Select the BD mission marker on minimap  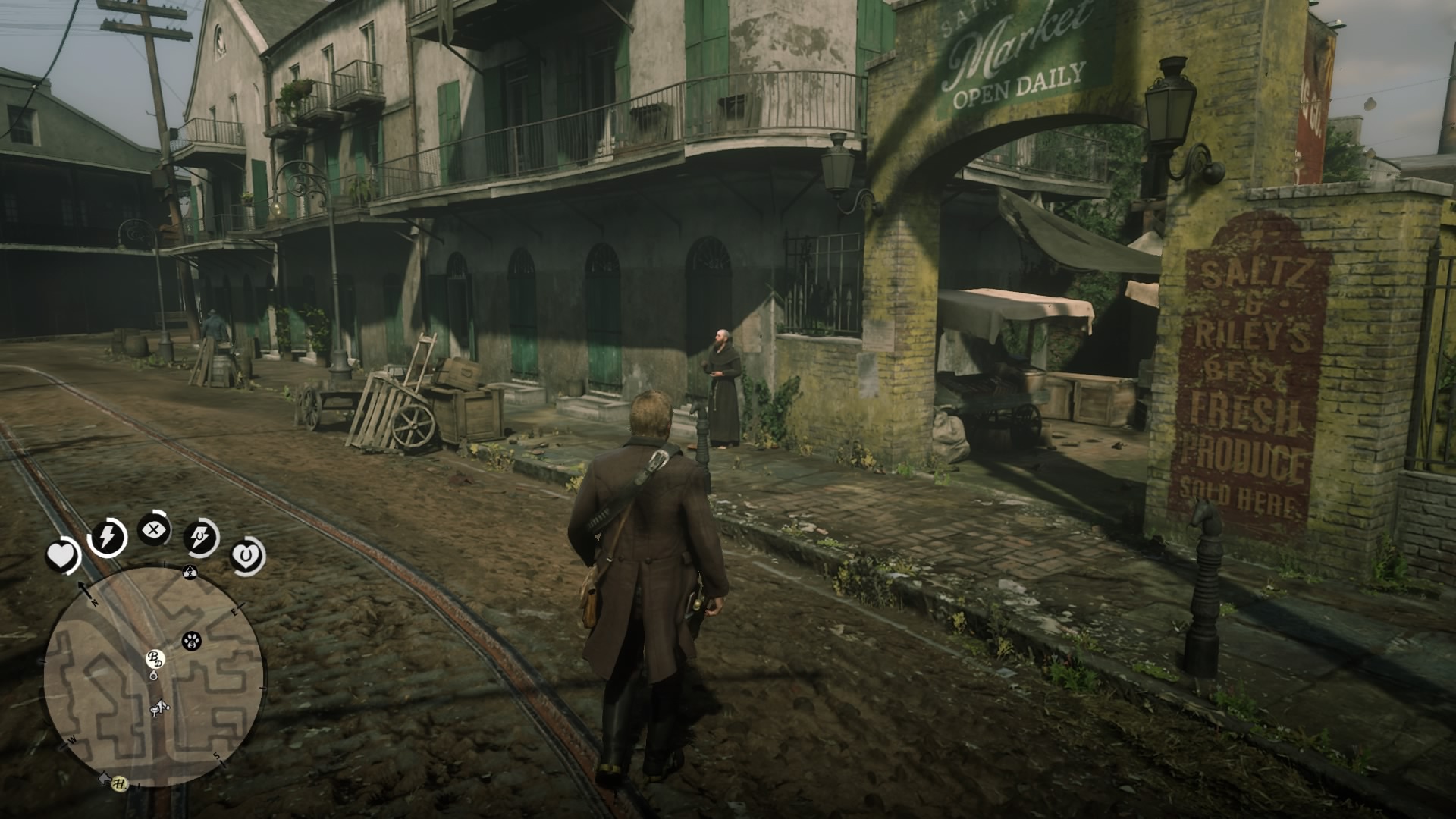155,658
